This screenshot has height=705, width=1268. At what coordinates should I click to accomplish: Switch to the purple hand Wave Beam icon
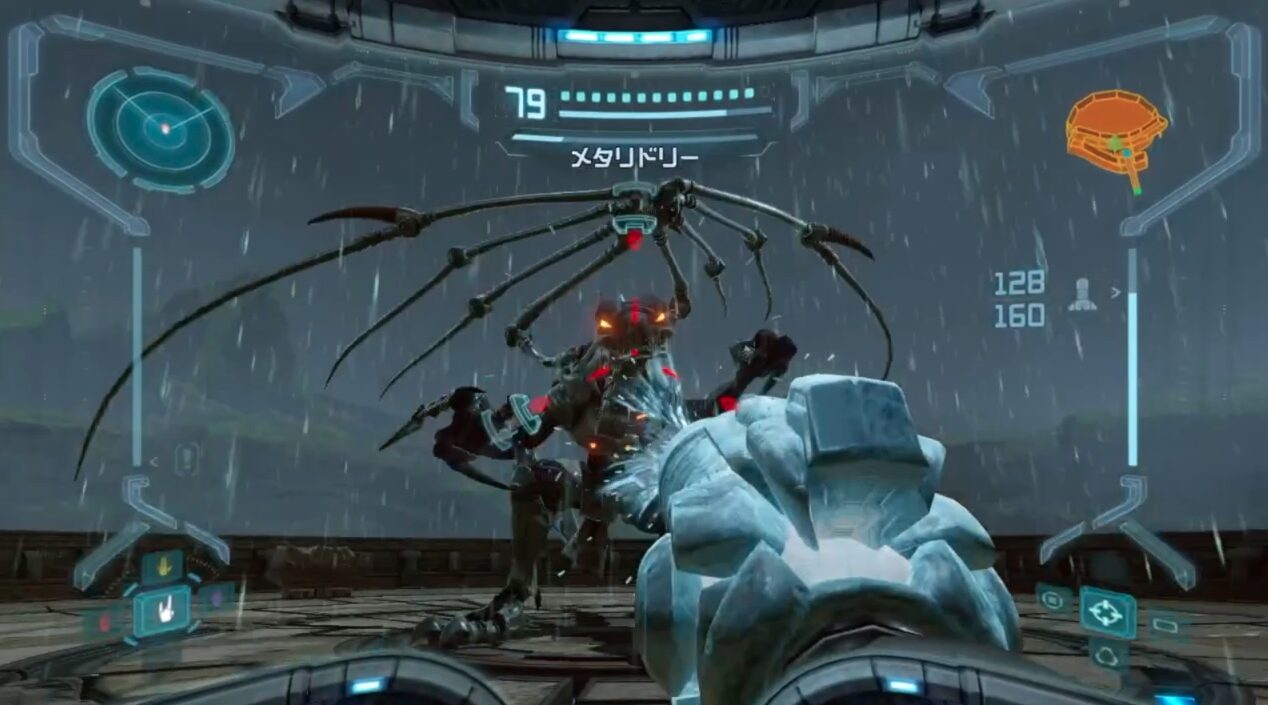click(218, 600)
